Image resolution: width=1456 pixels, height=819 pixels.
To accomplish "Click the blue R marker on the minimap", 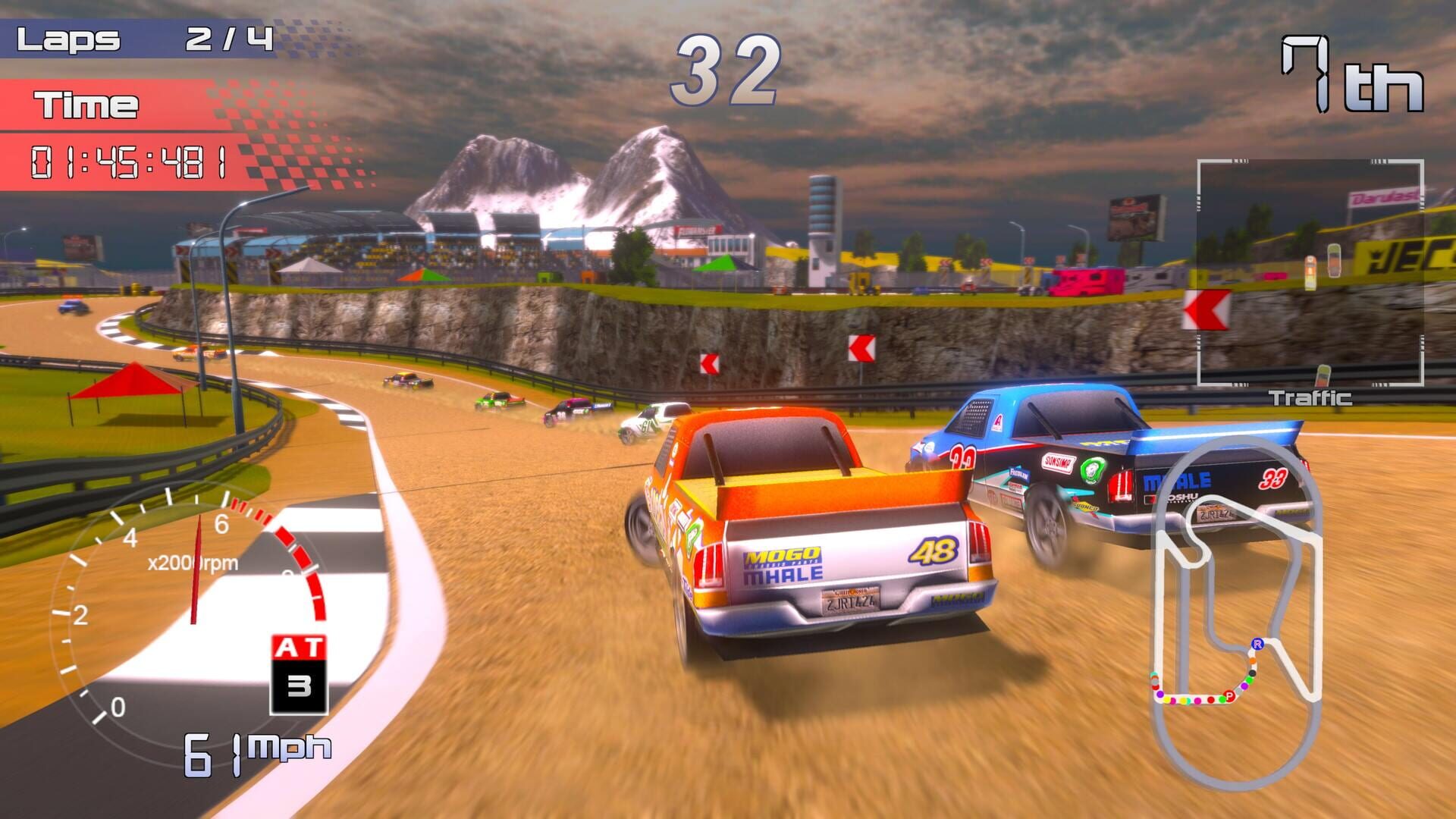I will [1258, 645].
